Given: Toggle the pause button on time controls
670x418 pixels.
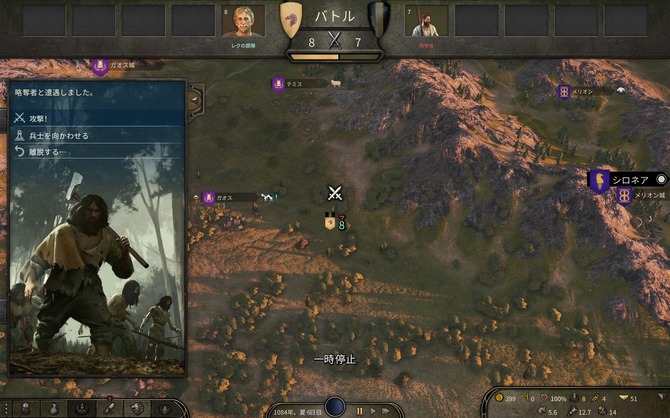Looking at the screenshot, I should 359,410.
